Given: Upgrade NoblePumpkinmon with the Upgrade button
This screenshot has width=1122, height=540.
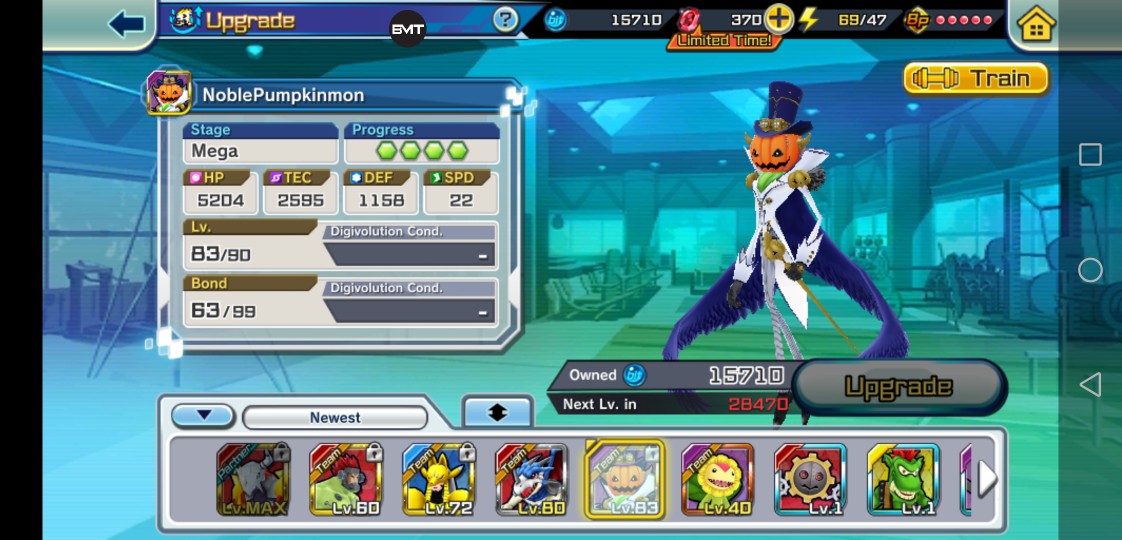Looking at the screenshot, I should point(898,387).
